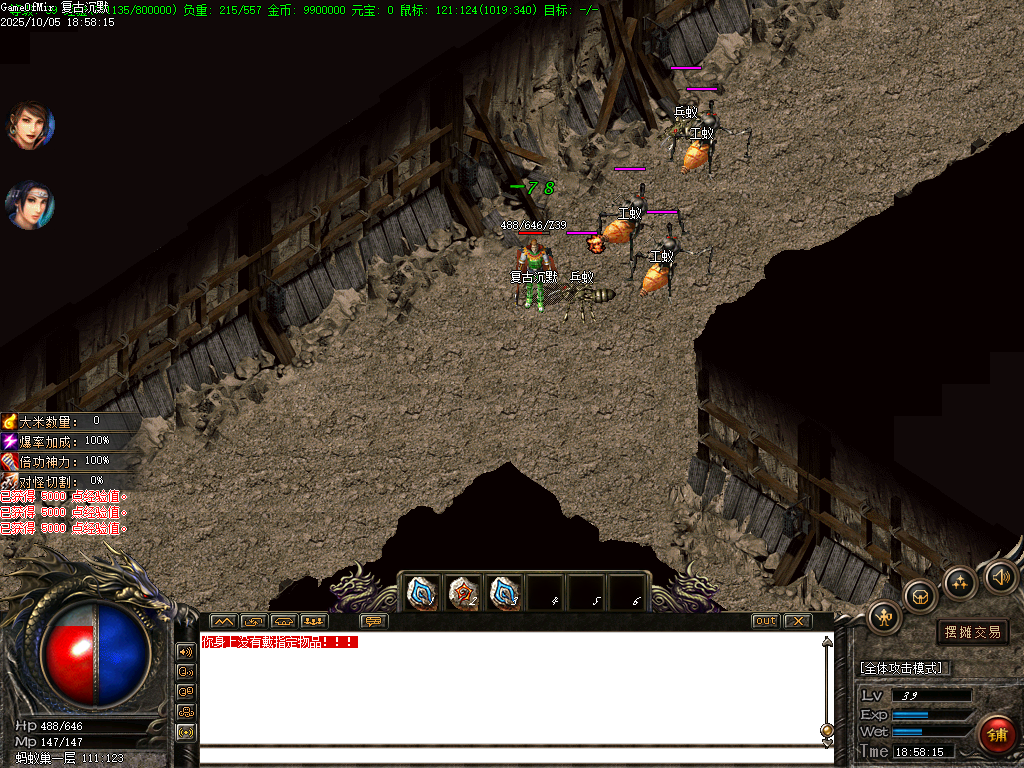Image resolution: width=1024 pixels, height=768 pixels.
Task: Click the 爆率加成 lightning buff icon
Action: (x=10, y=441)
